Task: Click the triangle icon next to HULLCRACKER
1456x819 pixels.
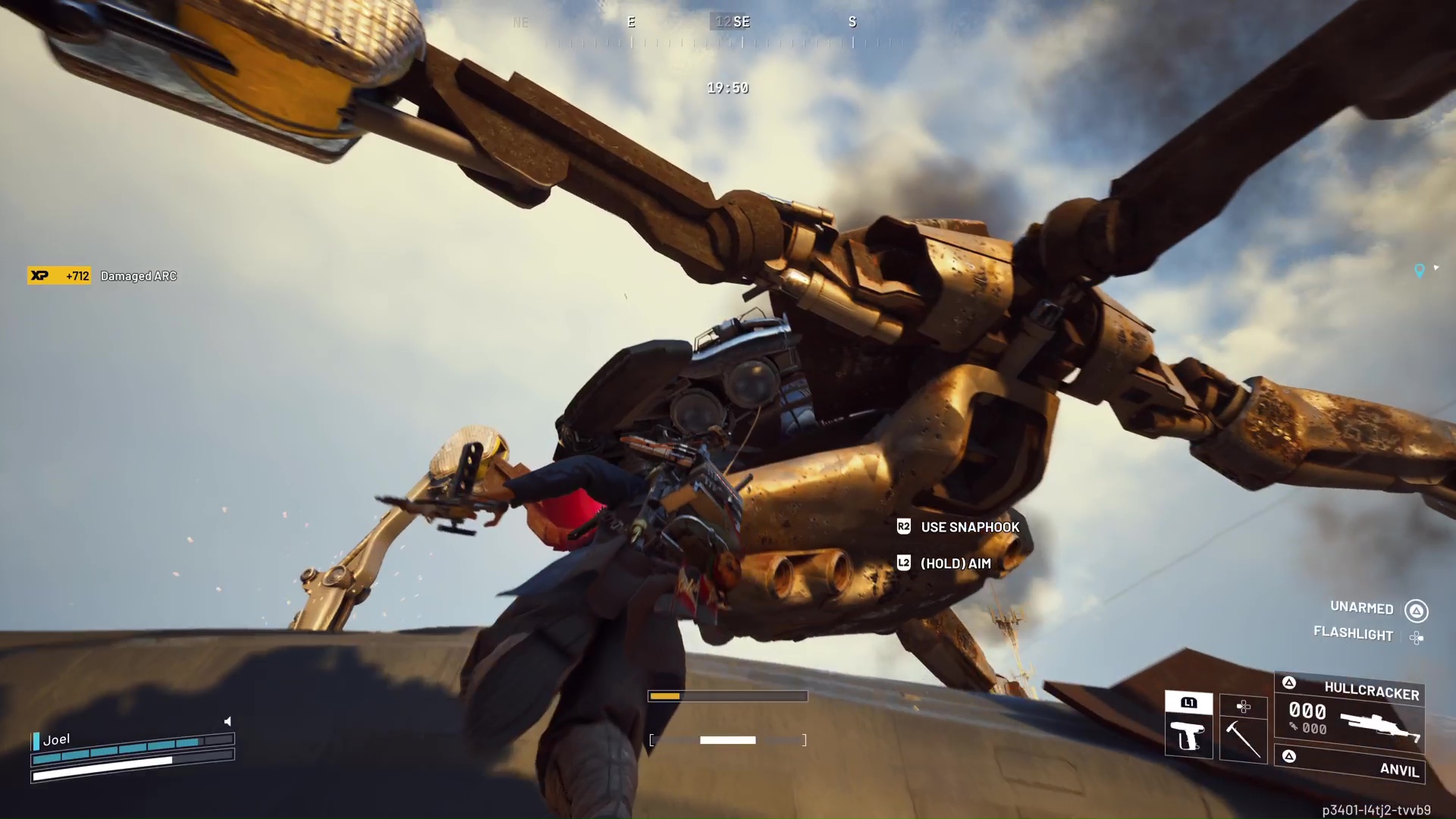Action: tap(1289, 682)
